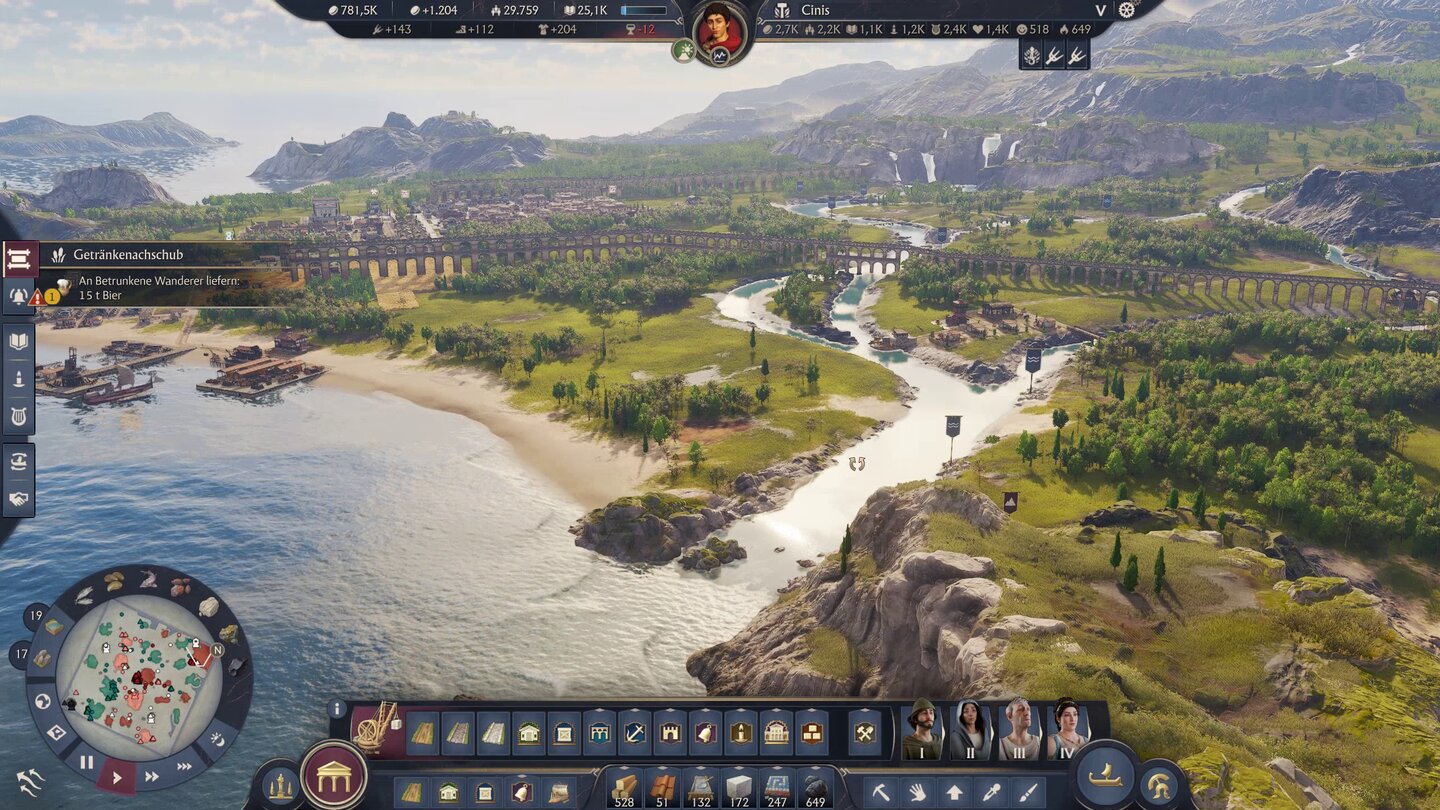The image size is (1440, 810).
Task: Activate the pickaxe demolish tool
Action: pyautogui.click(x=881, y=792)
